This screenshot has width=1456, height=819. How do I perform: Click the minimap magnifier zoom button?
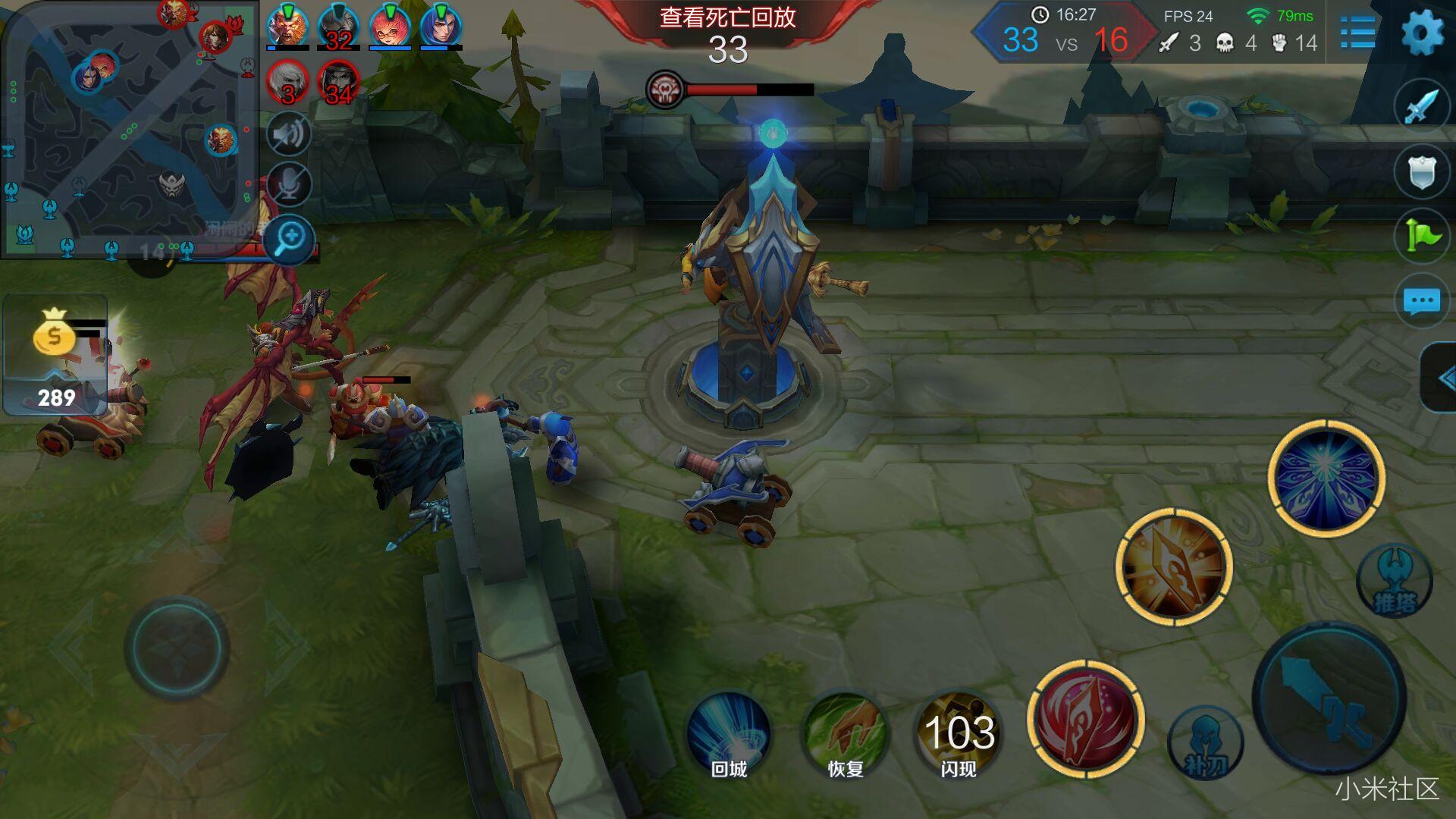(x=290, y=240)
